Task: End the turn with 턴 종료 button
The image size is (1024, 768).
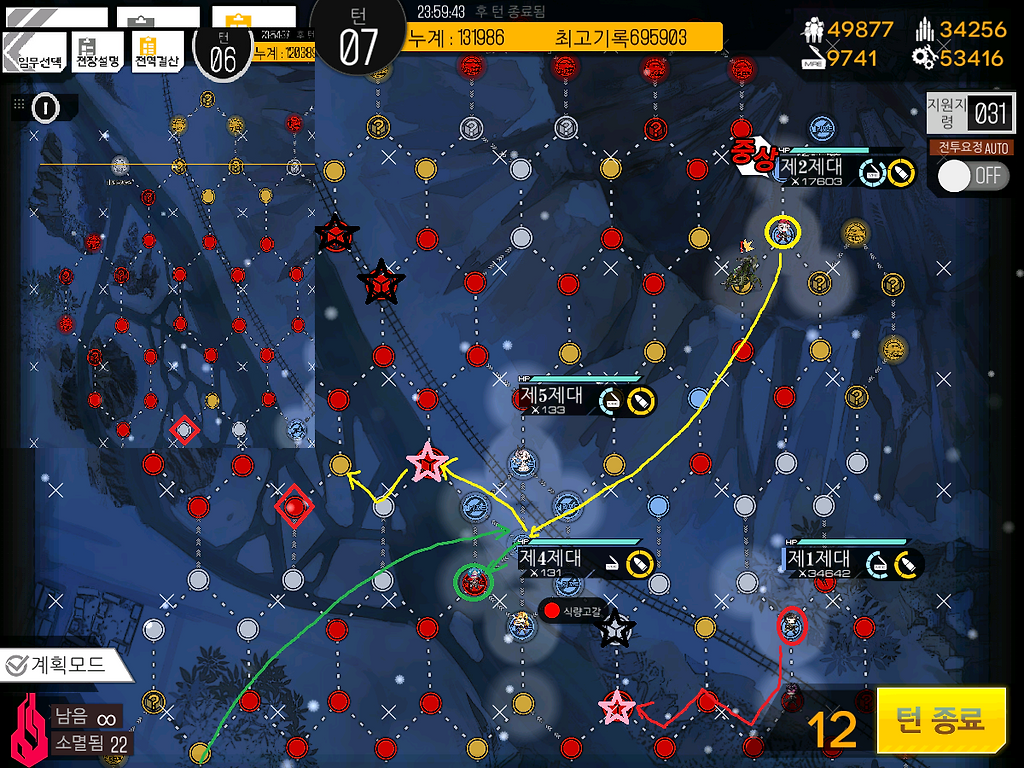Action: tap(941, 719)
